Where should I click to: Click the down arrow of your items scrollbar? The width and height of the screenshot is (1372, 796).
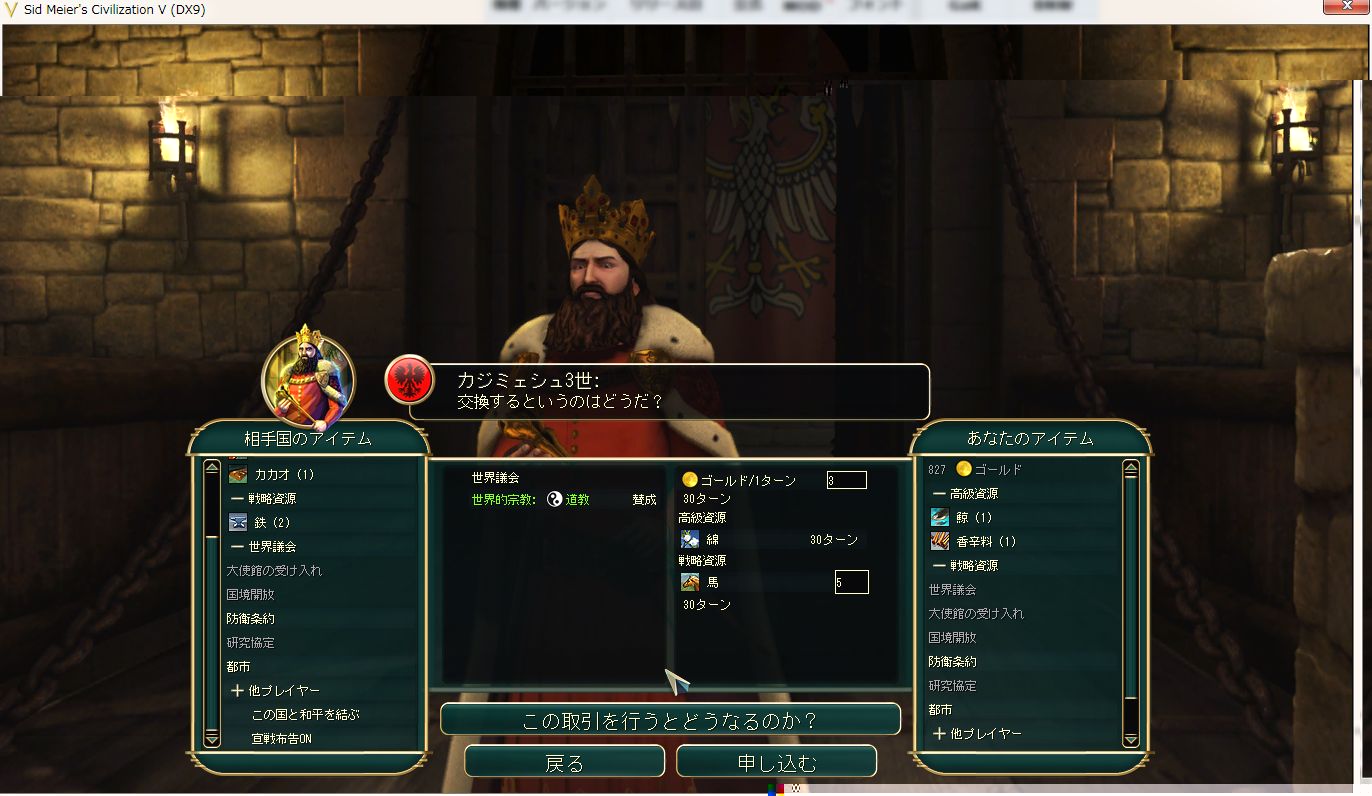(x=1131, y=740)
